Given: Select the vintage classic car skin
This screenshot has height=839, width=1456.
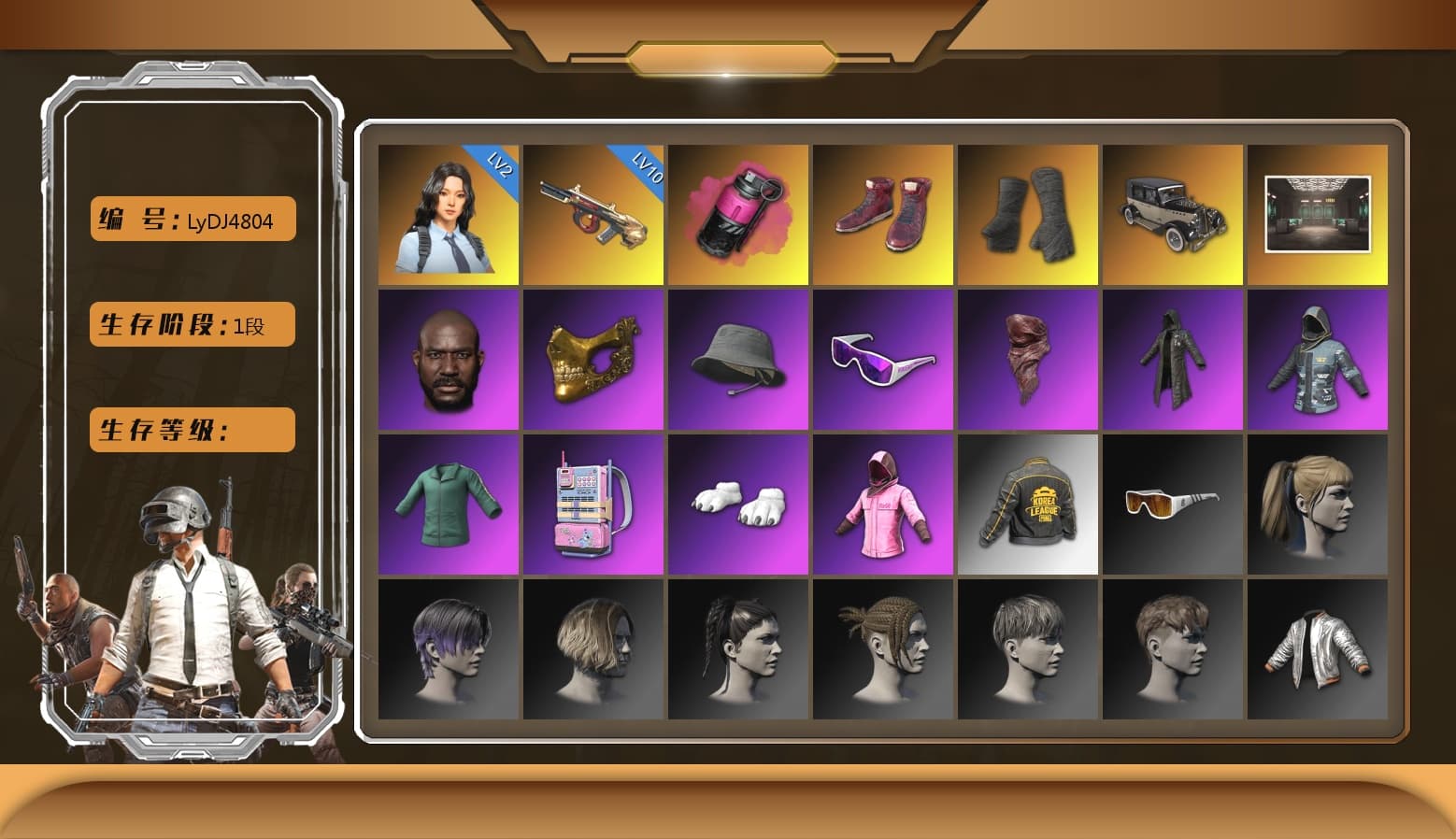Looking at the screenshot, I should coord(1173,213).
